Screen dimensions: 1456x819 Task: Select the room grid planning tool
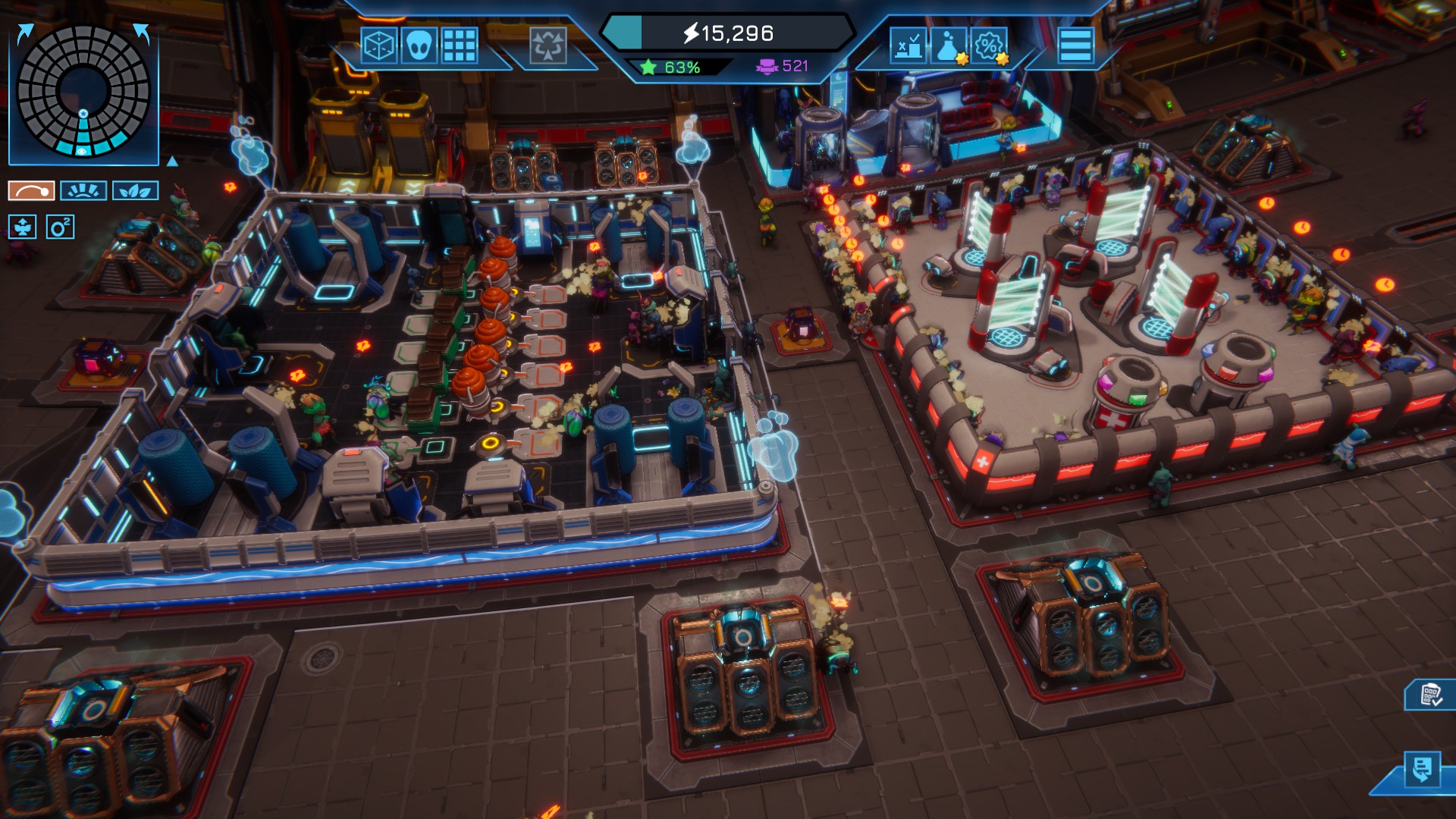tap(460, 45)
